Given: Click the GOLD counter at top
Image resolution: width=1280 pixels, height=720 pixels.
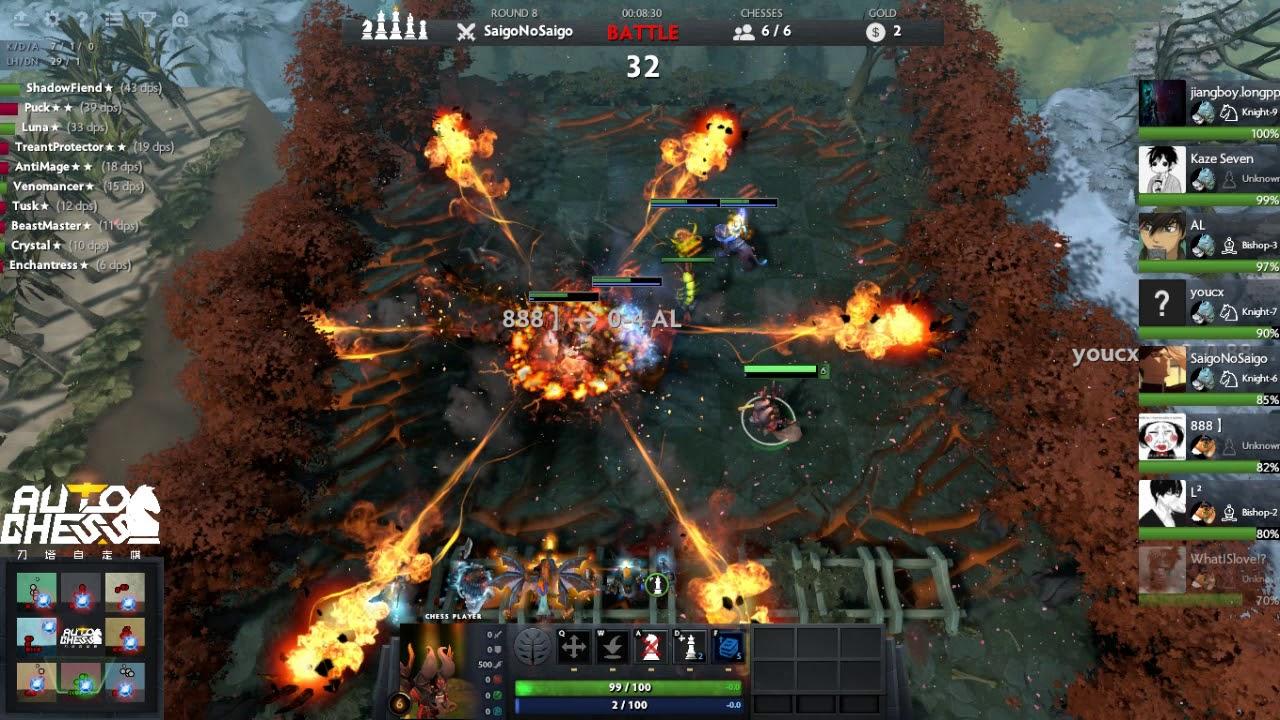Looking at the screenshot, I should (885, 30).
